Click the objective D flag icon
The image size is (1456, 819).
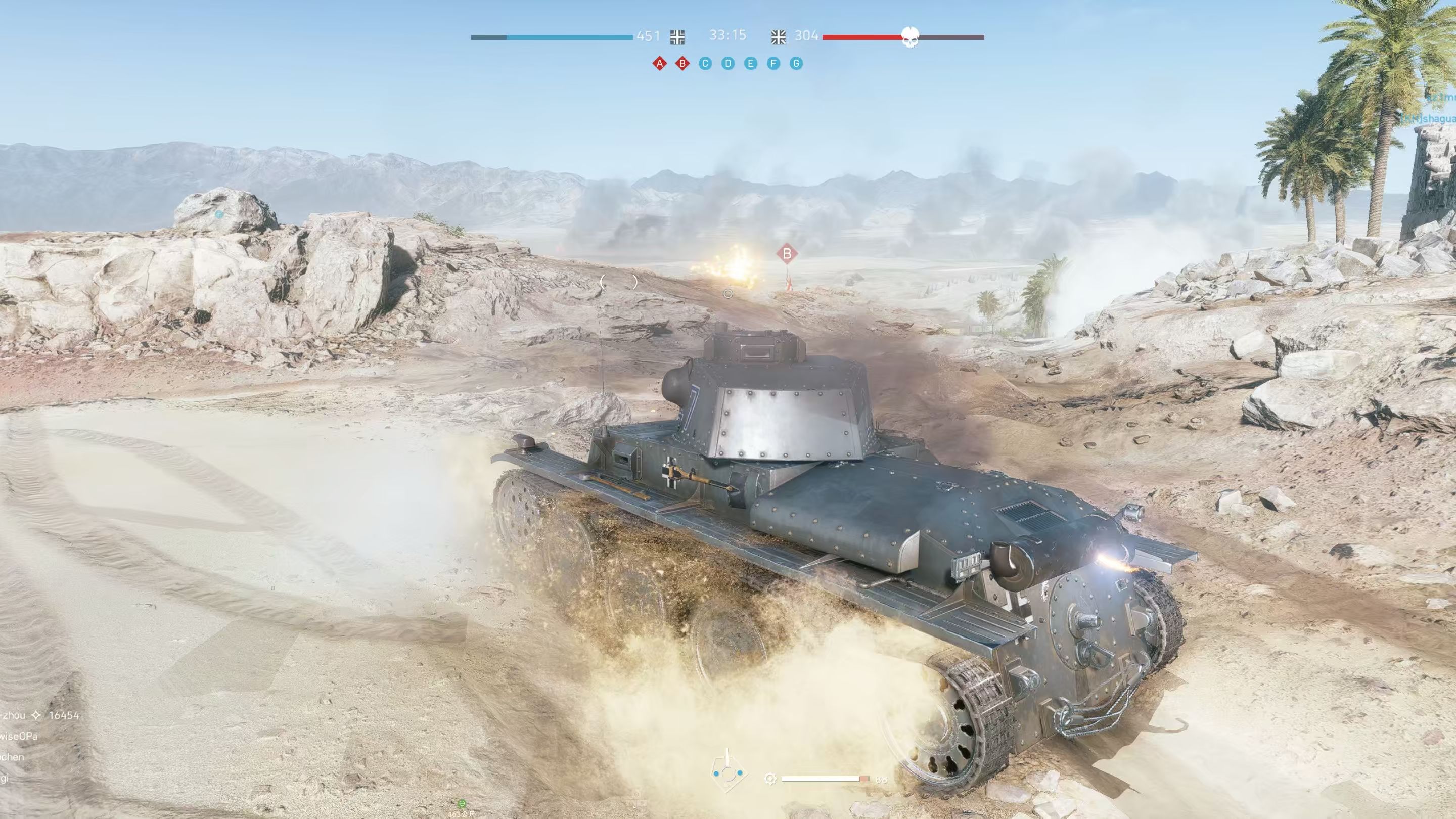coord(728,63)
